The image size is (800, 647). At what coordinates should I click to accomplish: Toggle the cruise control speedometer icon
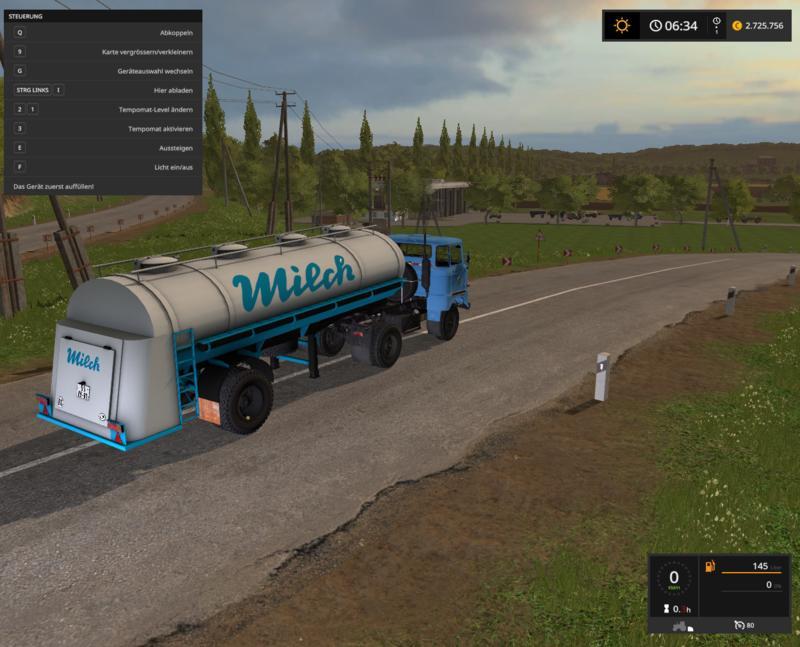click(739, 625)
